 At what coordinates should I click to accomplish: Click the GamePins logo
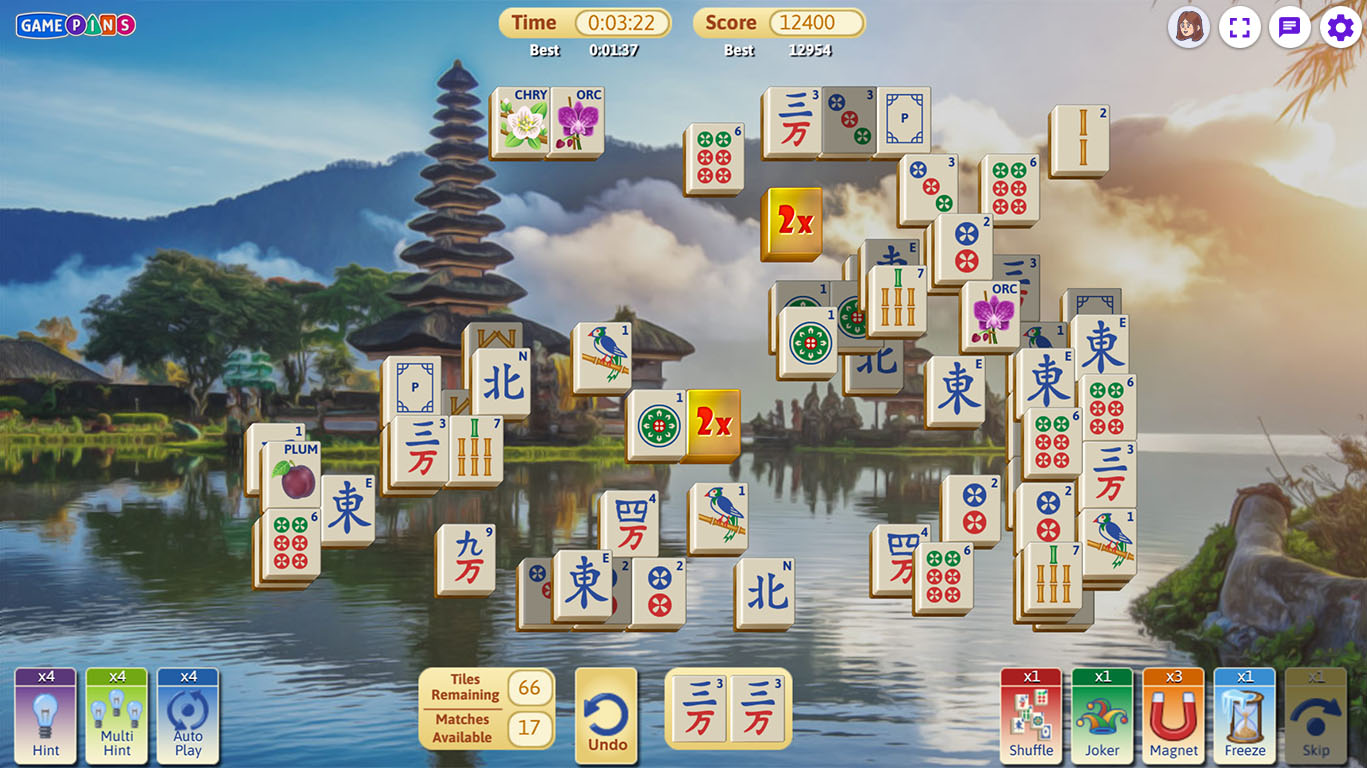(x=76, y=25)
